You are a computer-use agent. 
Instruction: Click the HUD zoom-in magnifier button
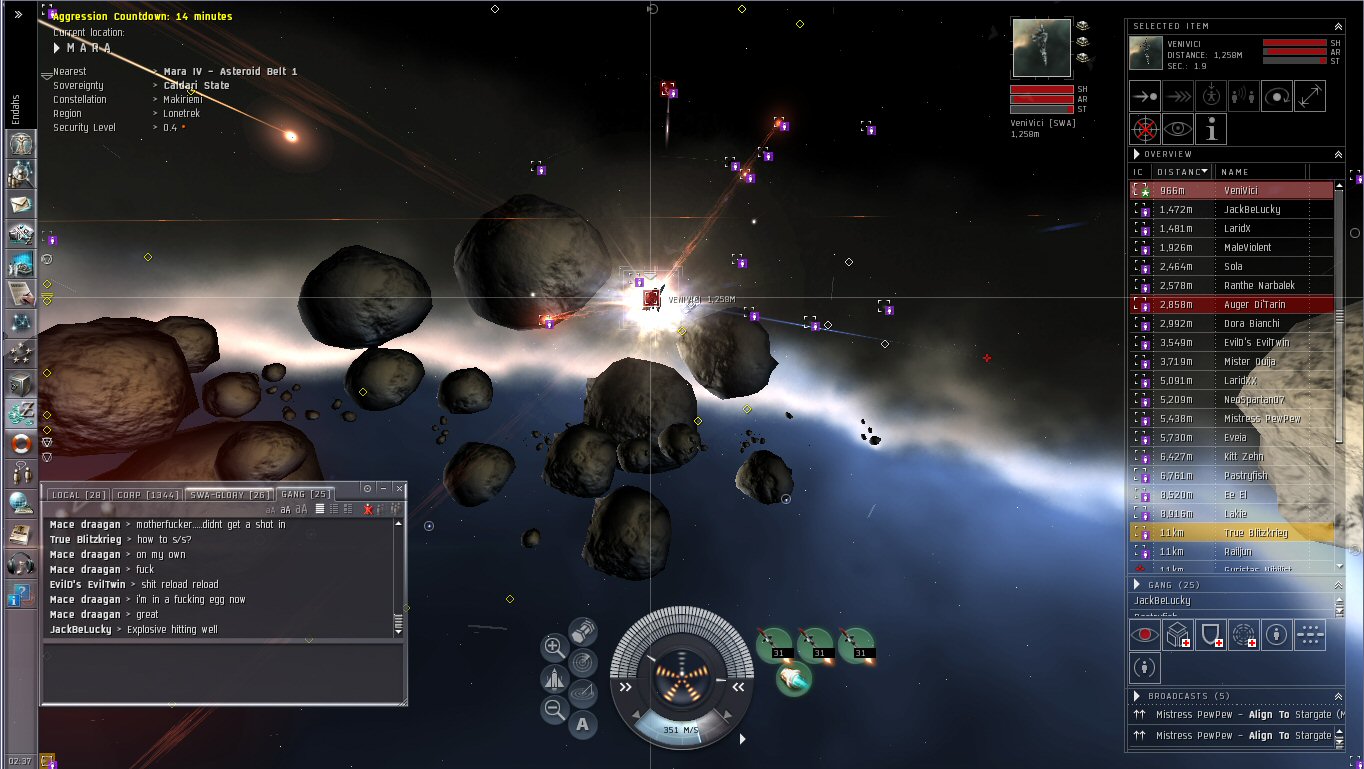(554, 646)
